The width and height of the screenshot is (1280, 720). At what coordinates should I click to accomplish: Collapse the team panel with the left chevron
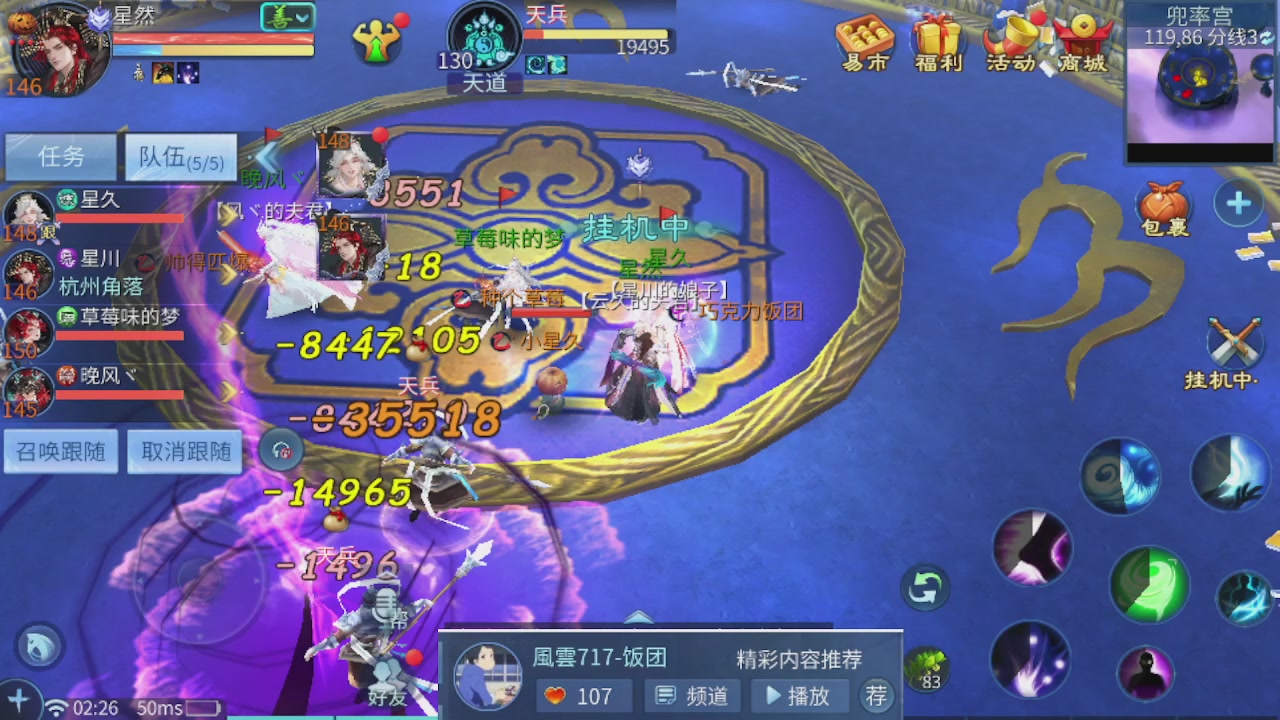[266, 158]
